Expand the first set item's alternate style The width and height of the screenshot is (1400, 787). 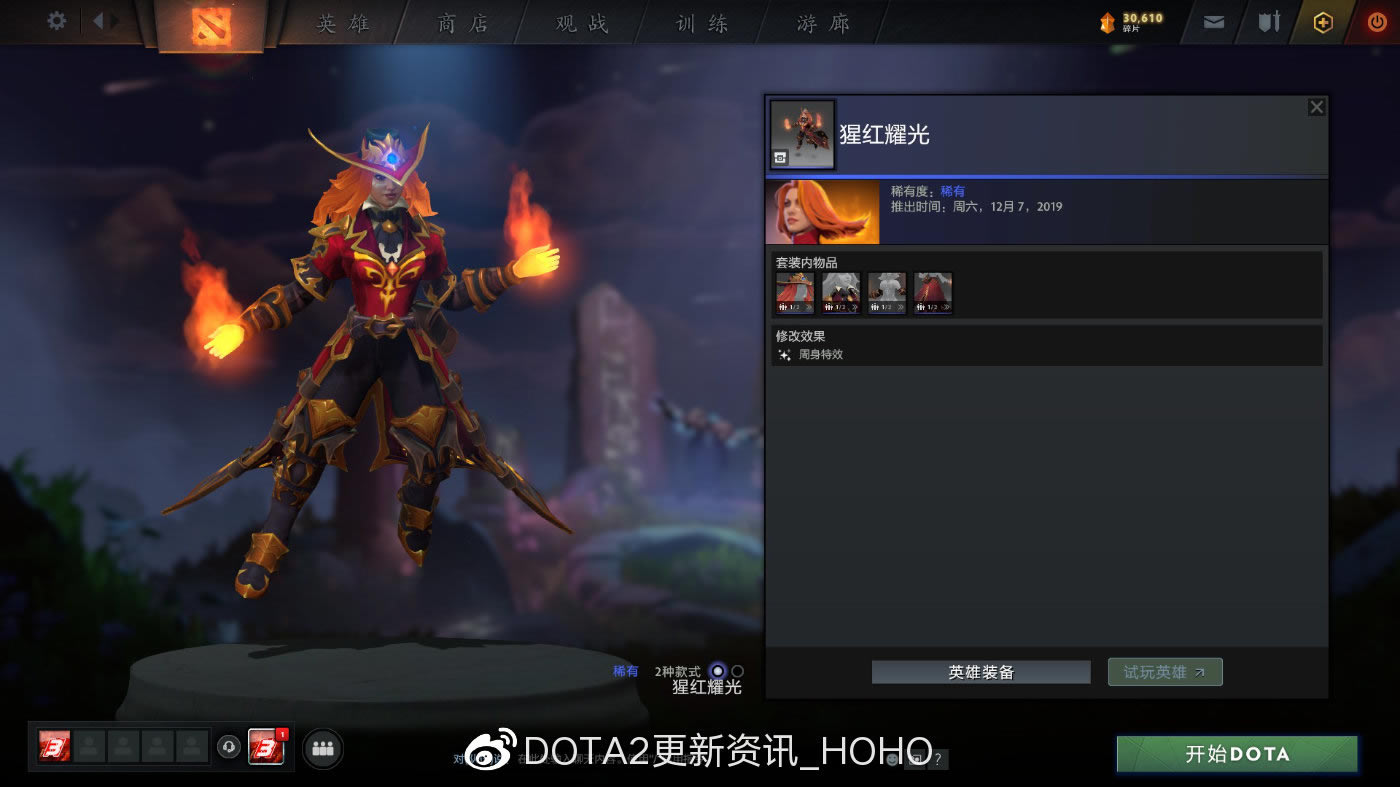(x=810, y=306)
